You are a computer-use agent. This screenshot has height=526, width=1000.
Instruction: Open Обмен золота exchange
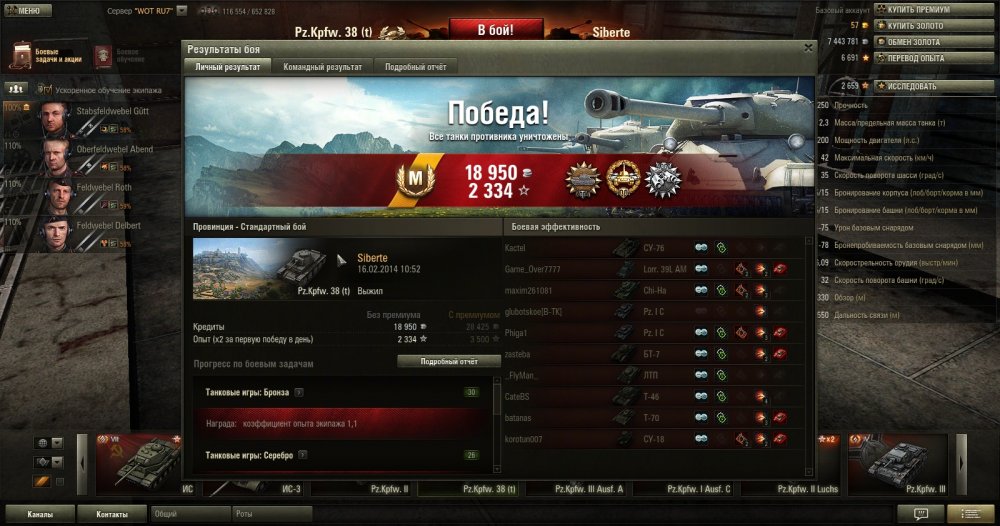pyautogui.click(x=919, y=41)
